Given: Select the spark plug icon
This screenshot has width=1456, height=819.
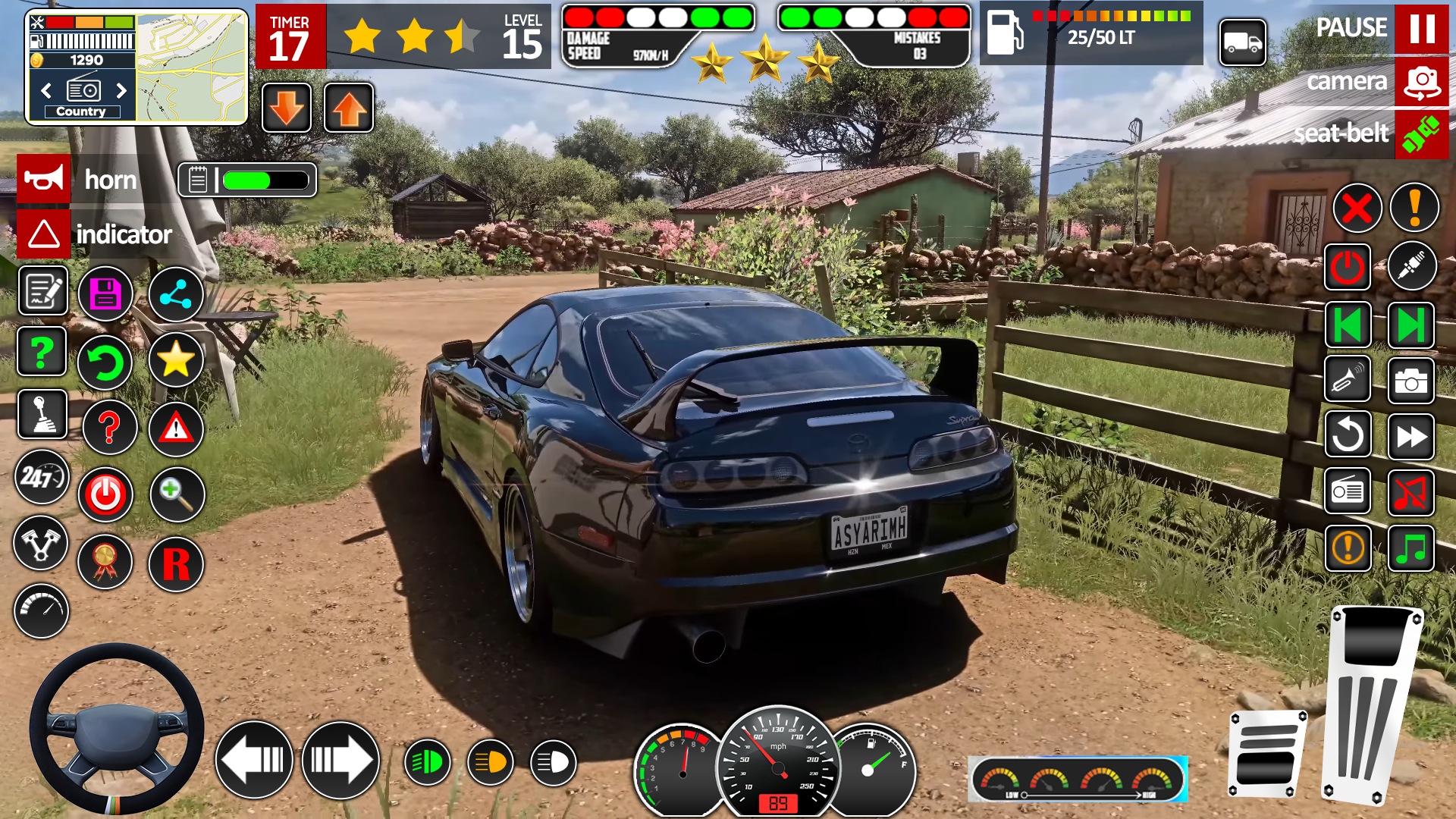Looking at the screenshot, I should (1411, 266).
